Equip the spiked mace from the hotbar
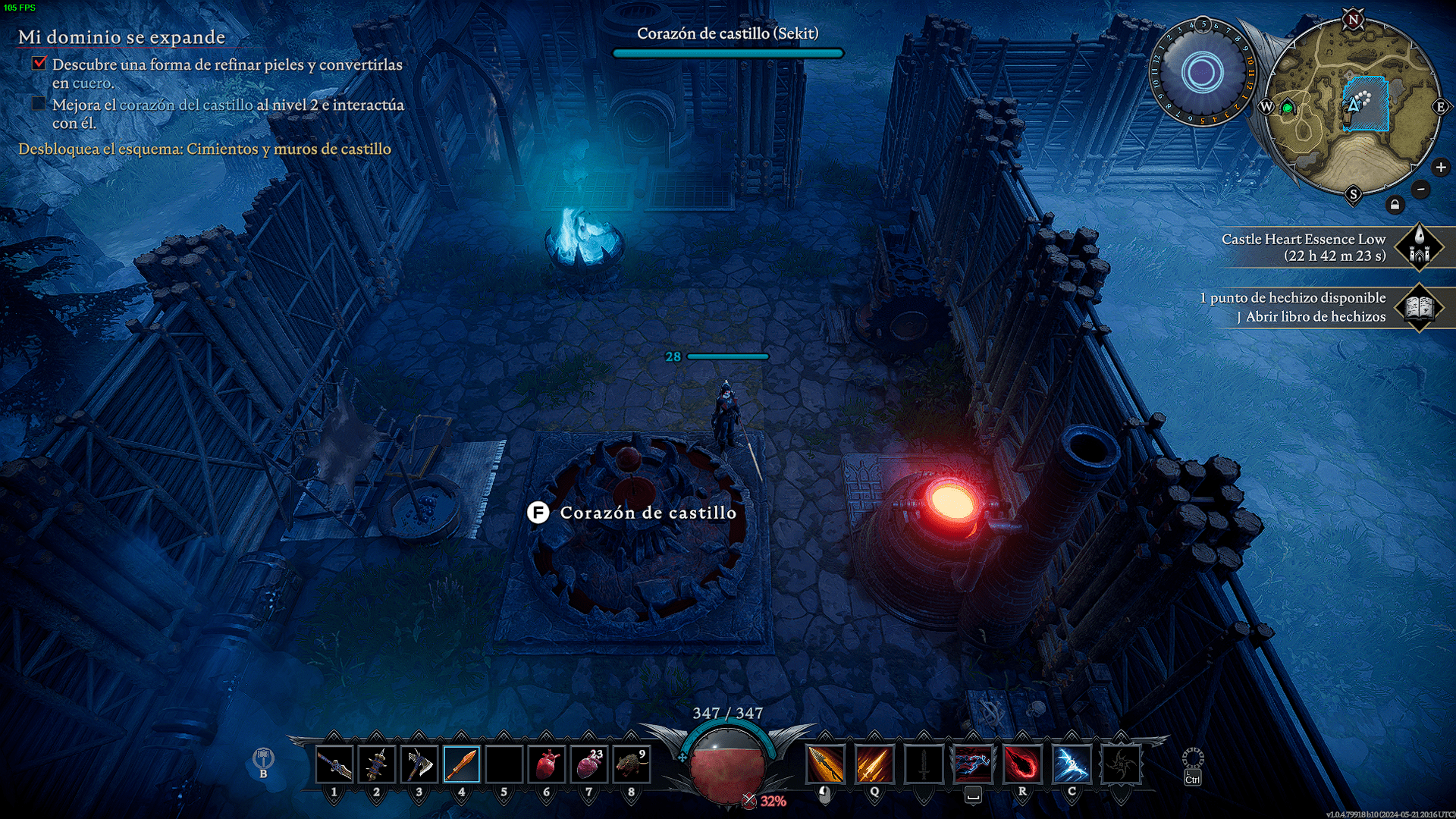Screen dimensions: 1456x819 tap(377, 764)
